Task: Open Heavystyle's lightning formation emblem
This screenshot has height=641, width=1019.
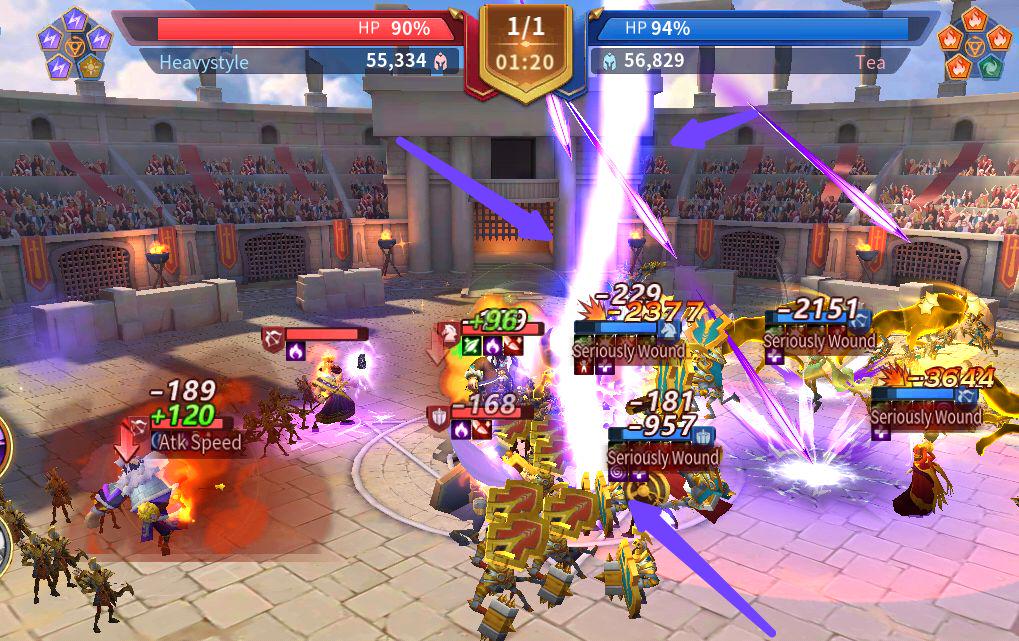Action: pos(74,43)
